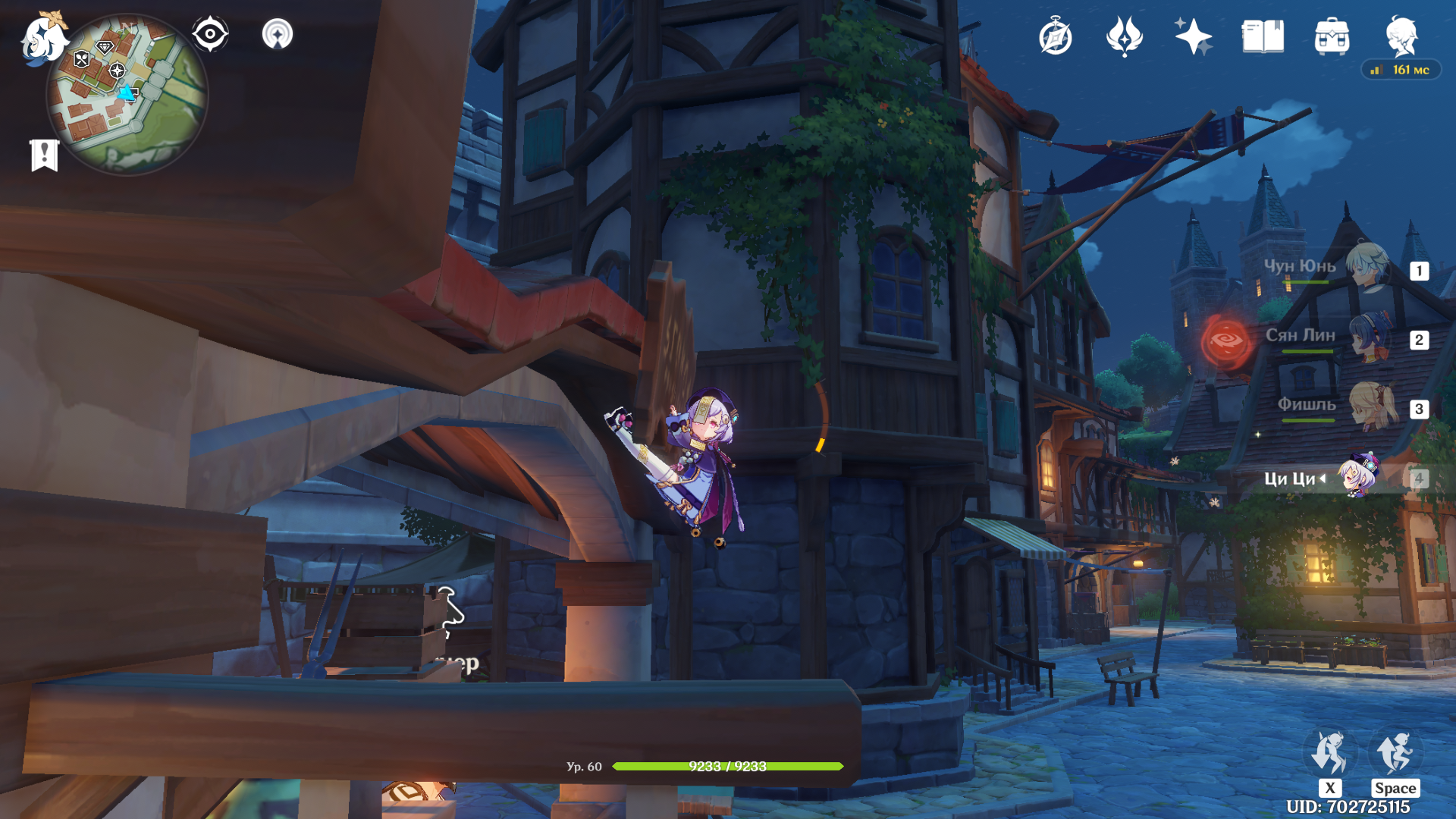1456x819 pixels.
Task: Open the inventory backpack icon
Action: click(x=1332, y=36)
